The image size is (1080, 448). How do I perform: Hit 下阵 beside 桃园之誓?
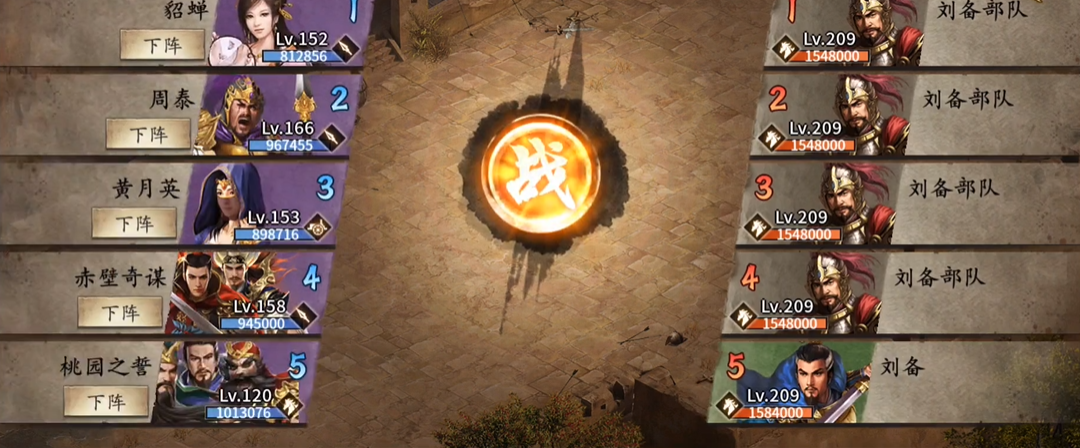tap(106, 401)
